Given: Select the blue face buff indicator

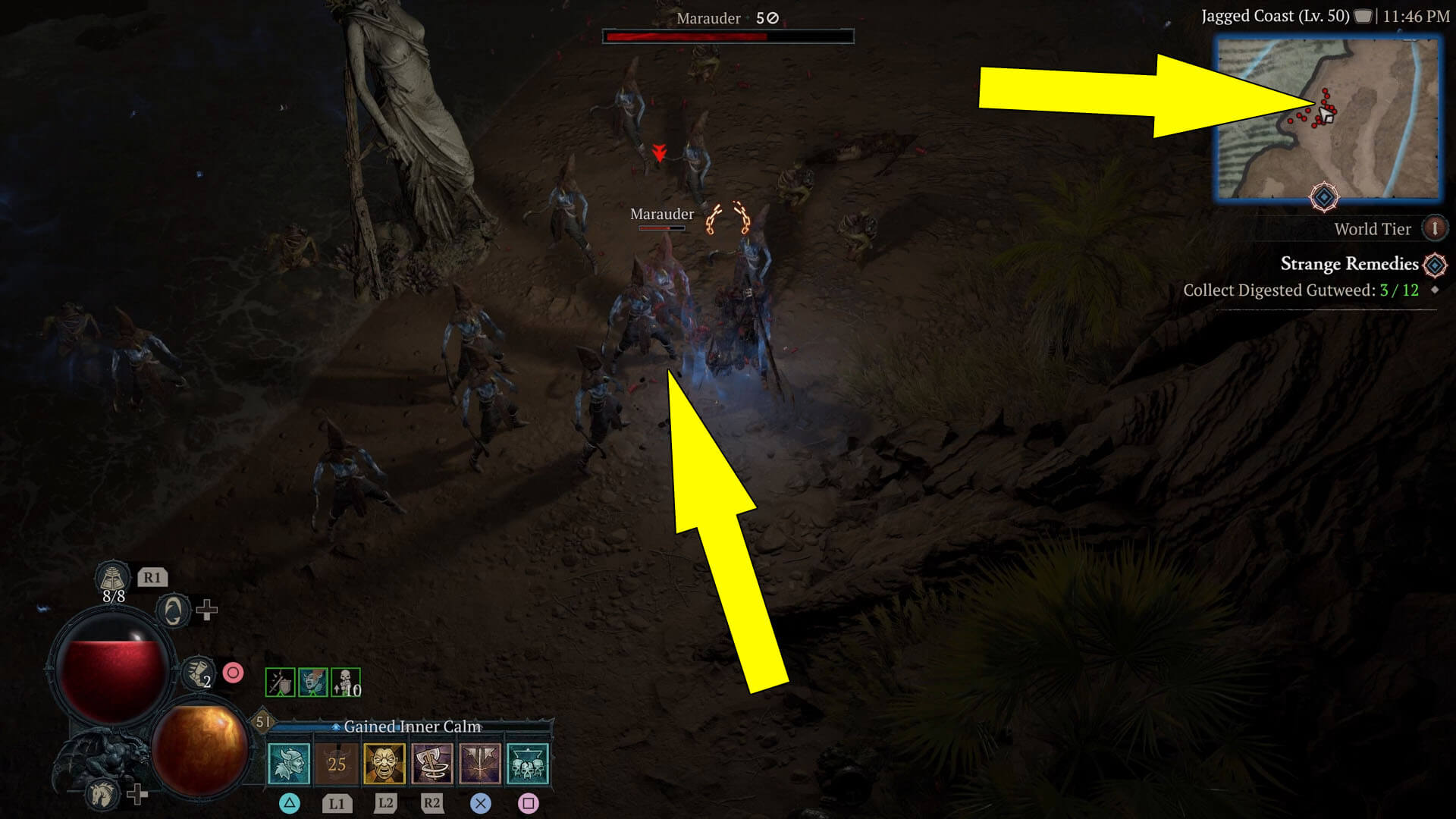Looking at the screenshot, I should click(312, 681).
